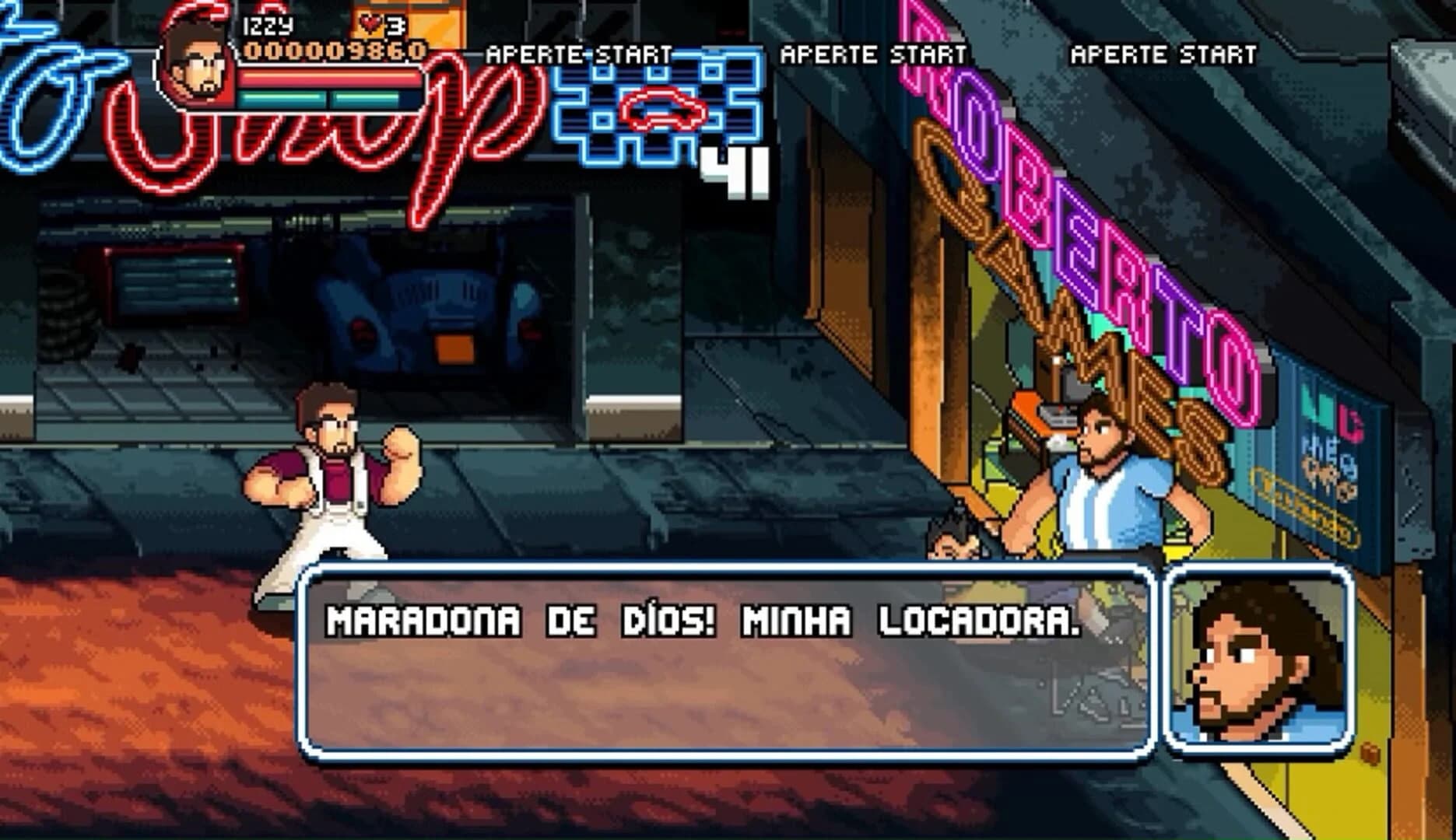Select the first APERTE START prompt
This screenshot has width=1456, height=840.
[x=580, y=53]
